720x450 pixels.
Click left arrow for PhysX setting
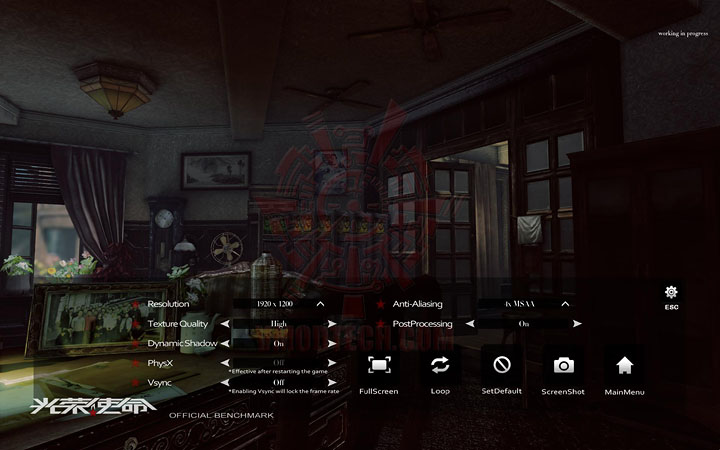[225, 363]
